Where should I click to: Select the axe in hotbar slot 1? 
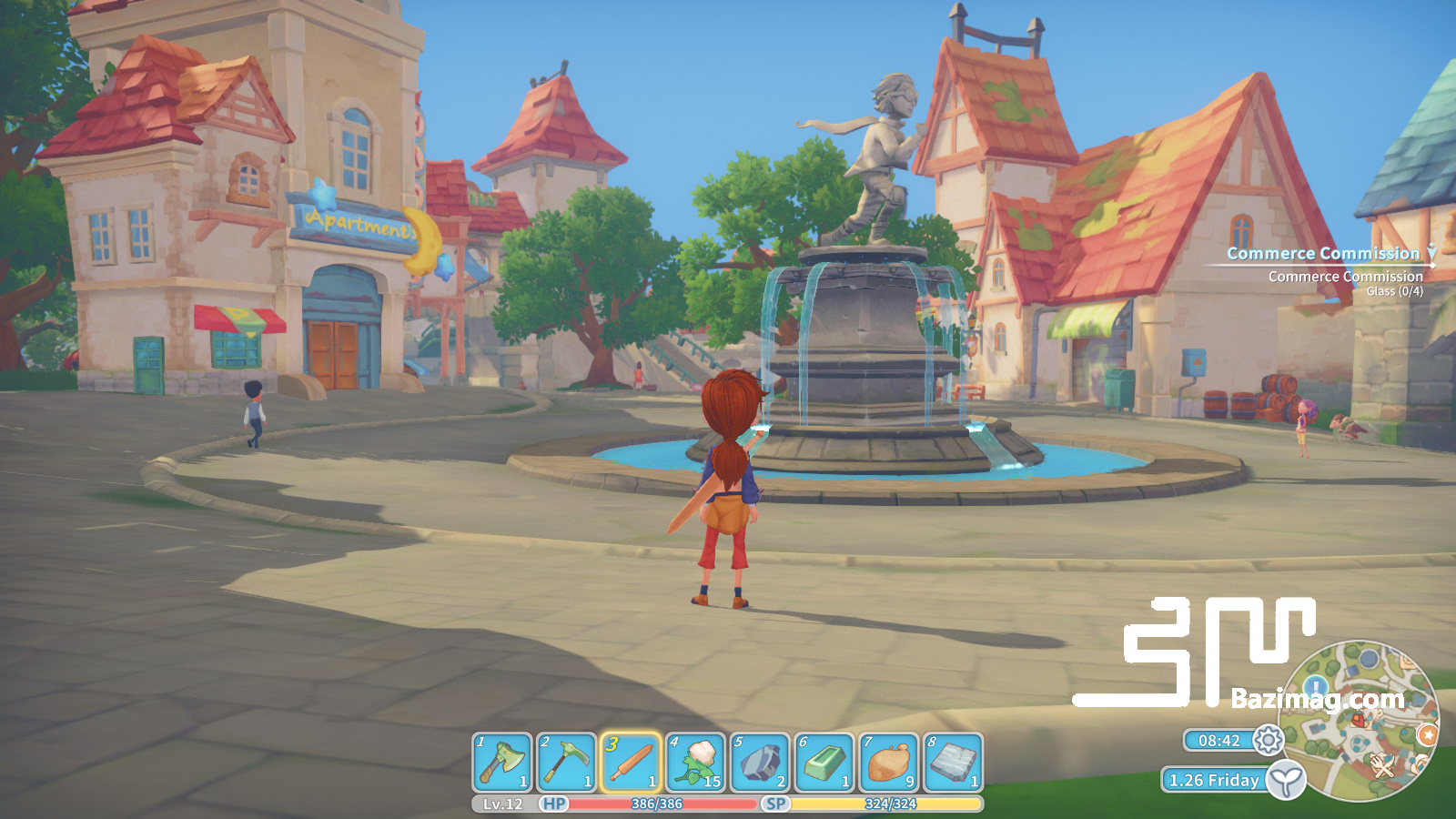502,763
